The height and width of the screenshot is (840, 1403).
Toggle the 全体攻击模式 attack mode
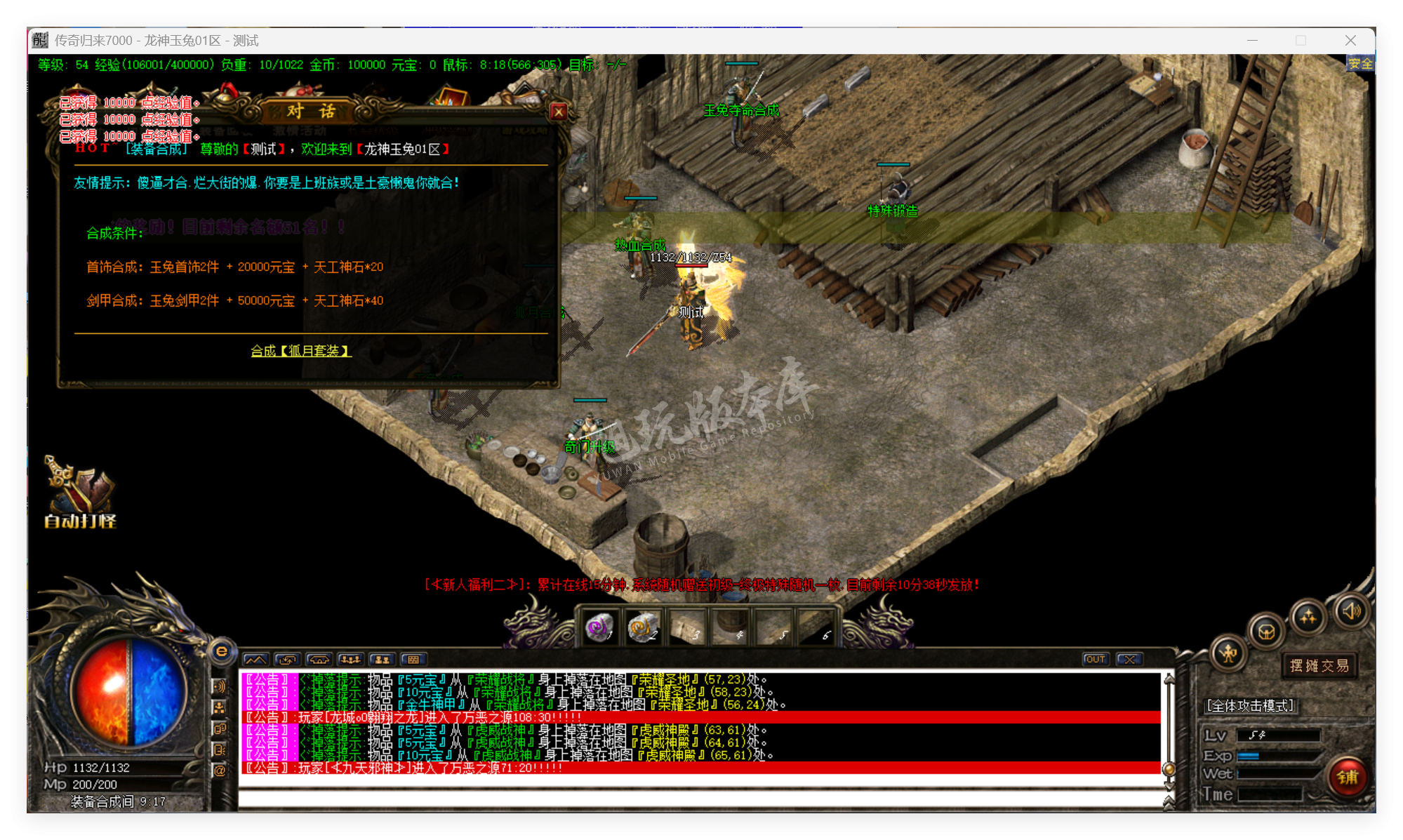1251,706
